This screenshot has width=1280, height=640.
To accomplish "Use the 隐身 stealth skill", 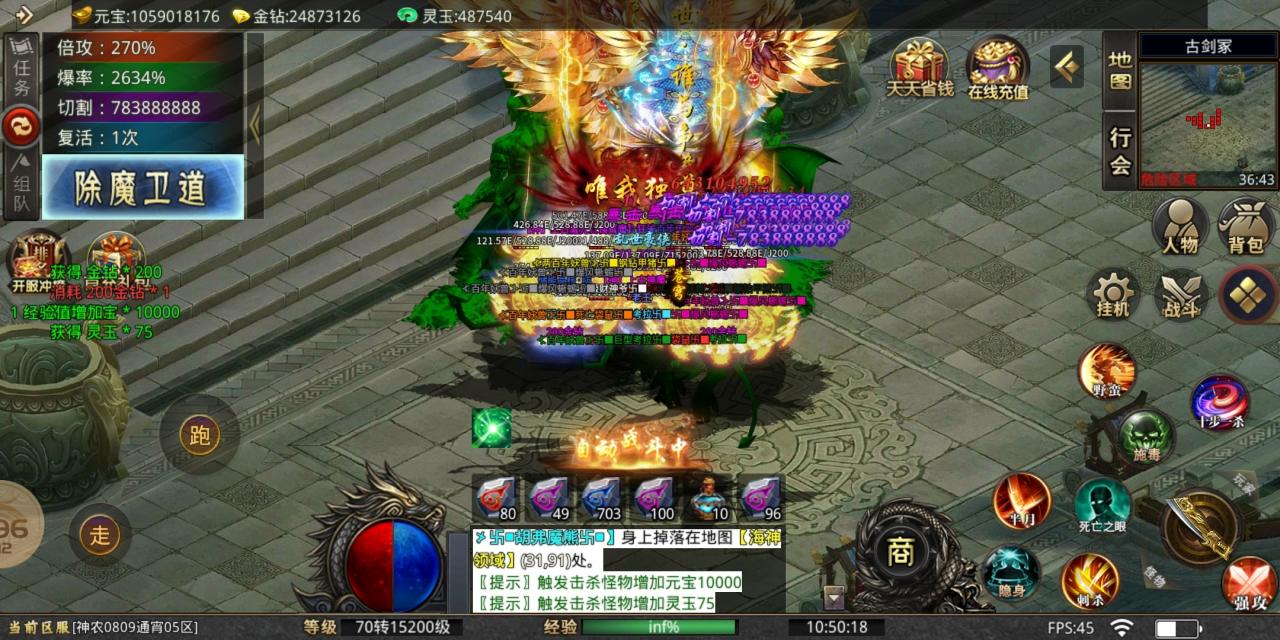I will click(1011, 573).
